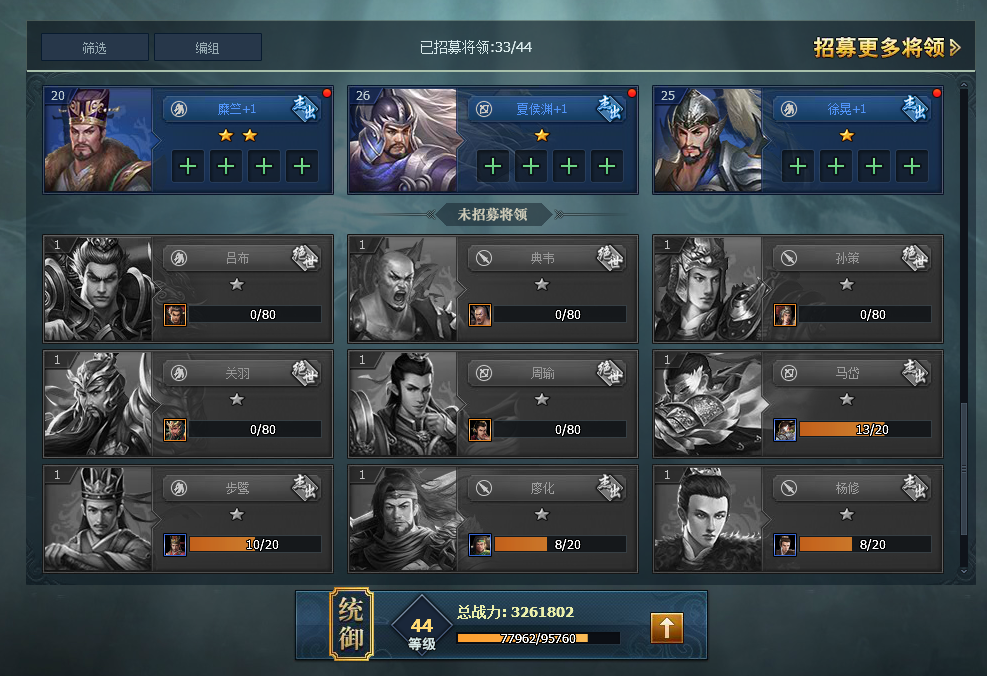Pick the 杨修 general card

pyautogui.click(x=798, y=518)
